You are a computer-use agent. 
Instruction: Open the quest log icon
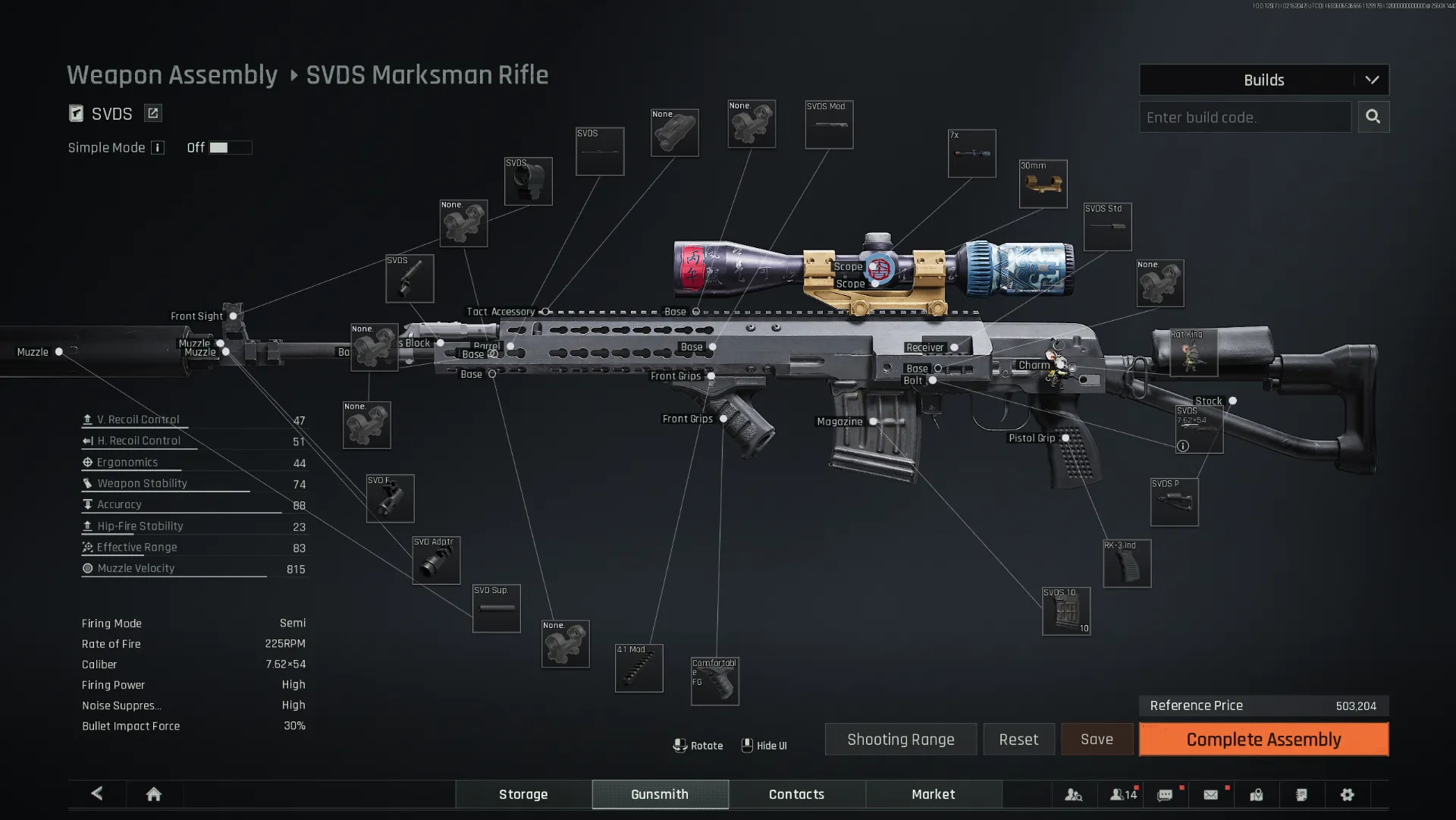coord(1302,794)
